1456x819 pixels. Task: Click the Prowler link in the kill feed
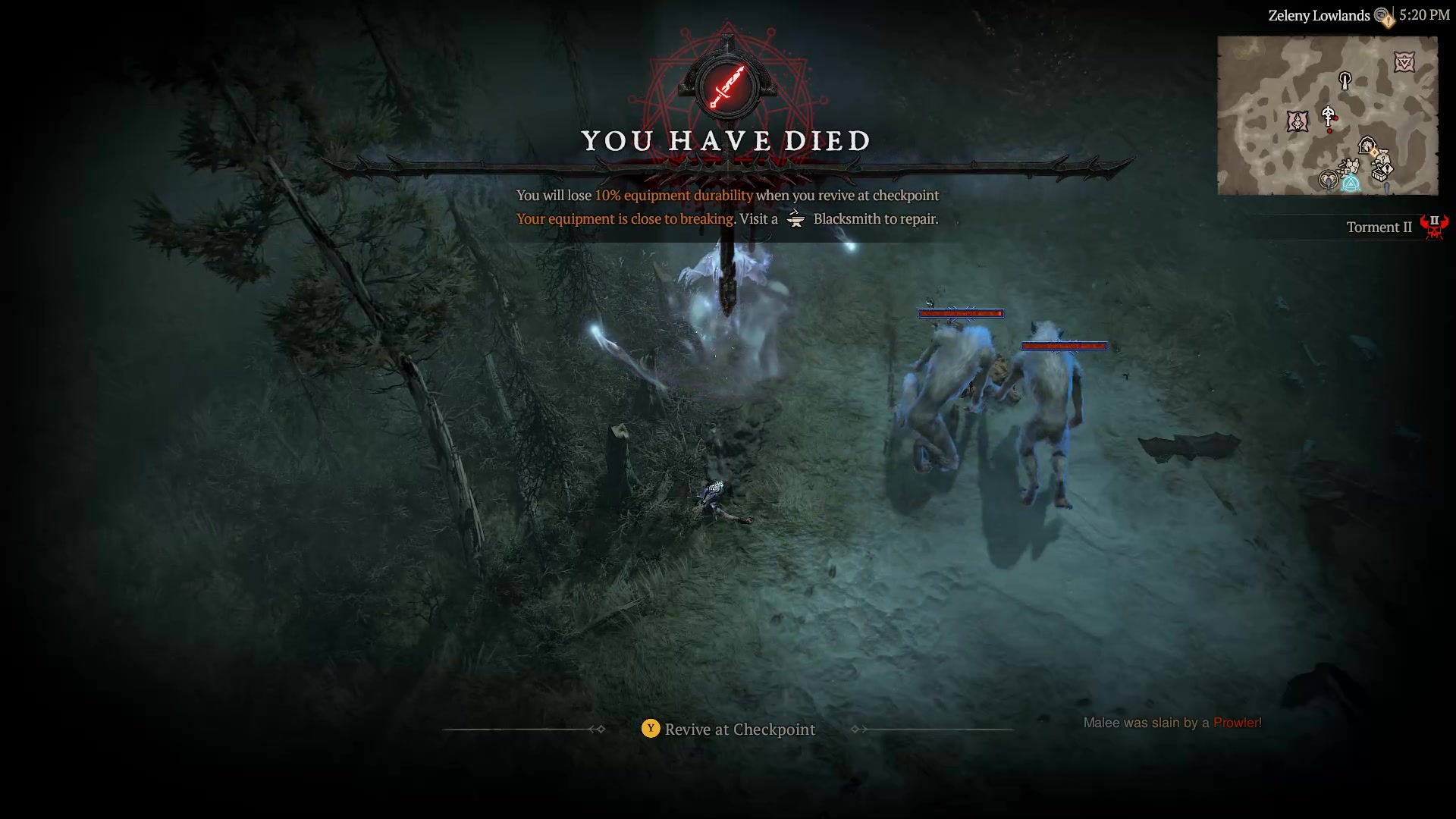(x=1236, y=723)
